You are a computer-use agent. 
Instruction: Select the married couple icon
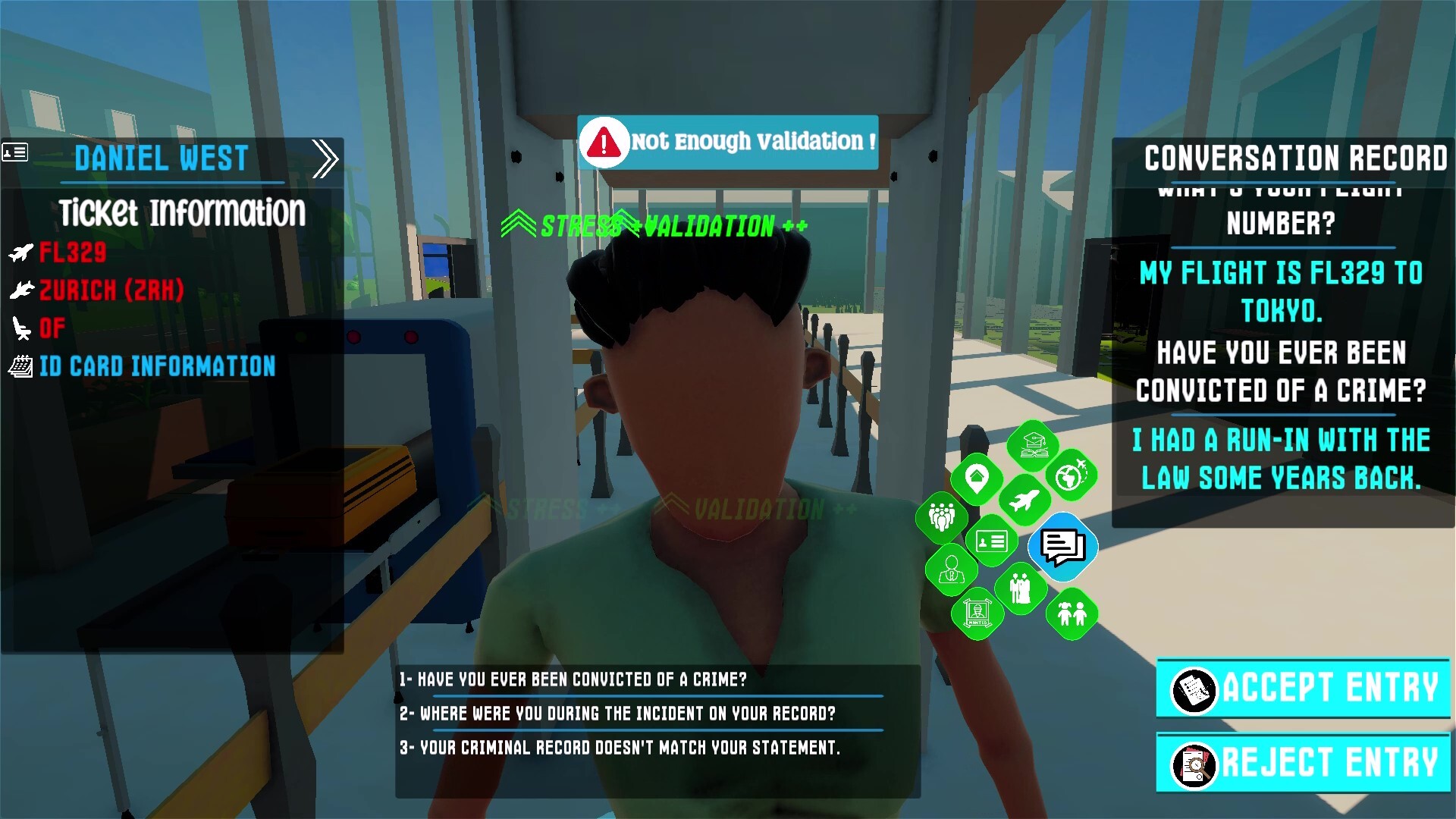pos(1021,587)
